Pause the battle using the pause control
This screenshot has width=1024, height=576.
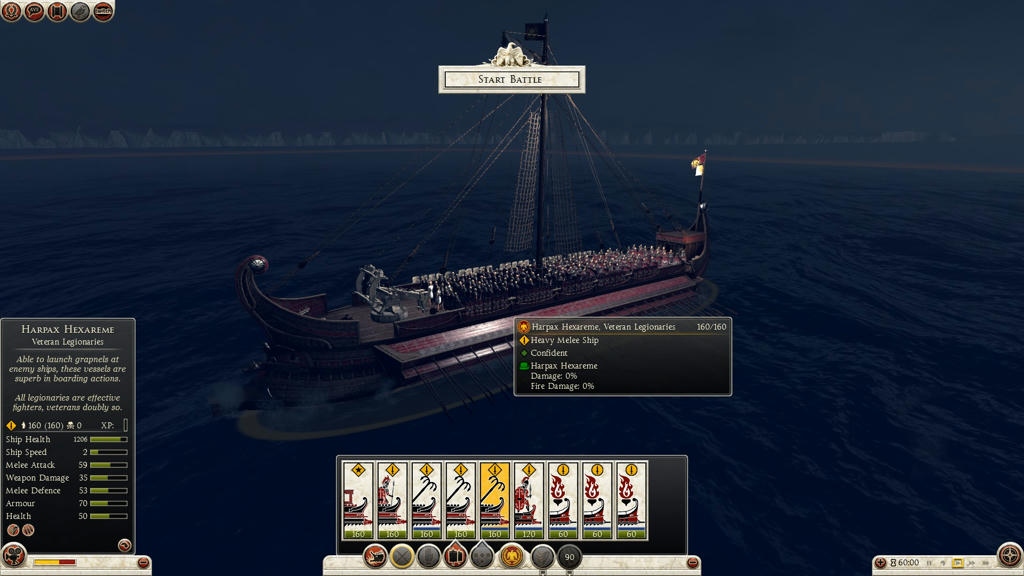[x=930, y=563]
